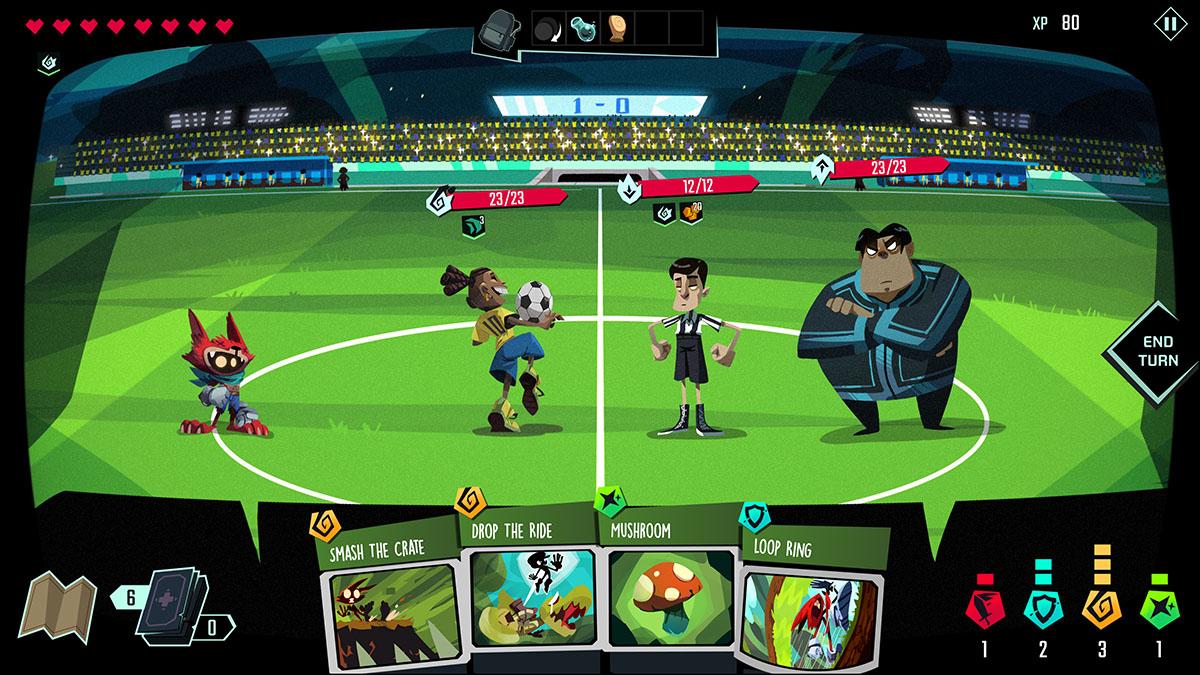Select the Drop the Ride card
This screenshot has width=1200, height=675.
(x=528, y=590)
